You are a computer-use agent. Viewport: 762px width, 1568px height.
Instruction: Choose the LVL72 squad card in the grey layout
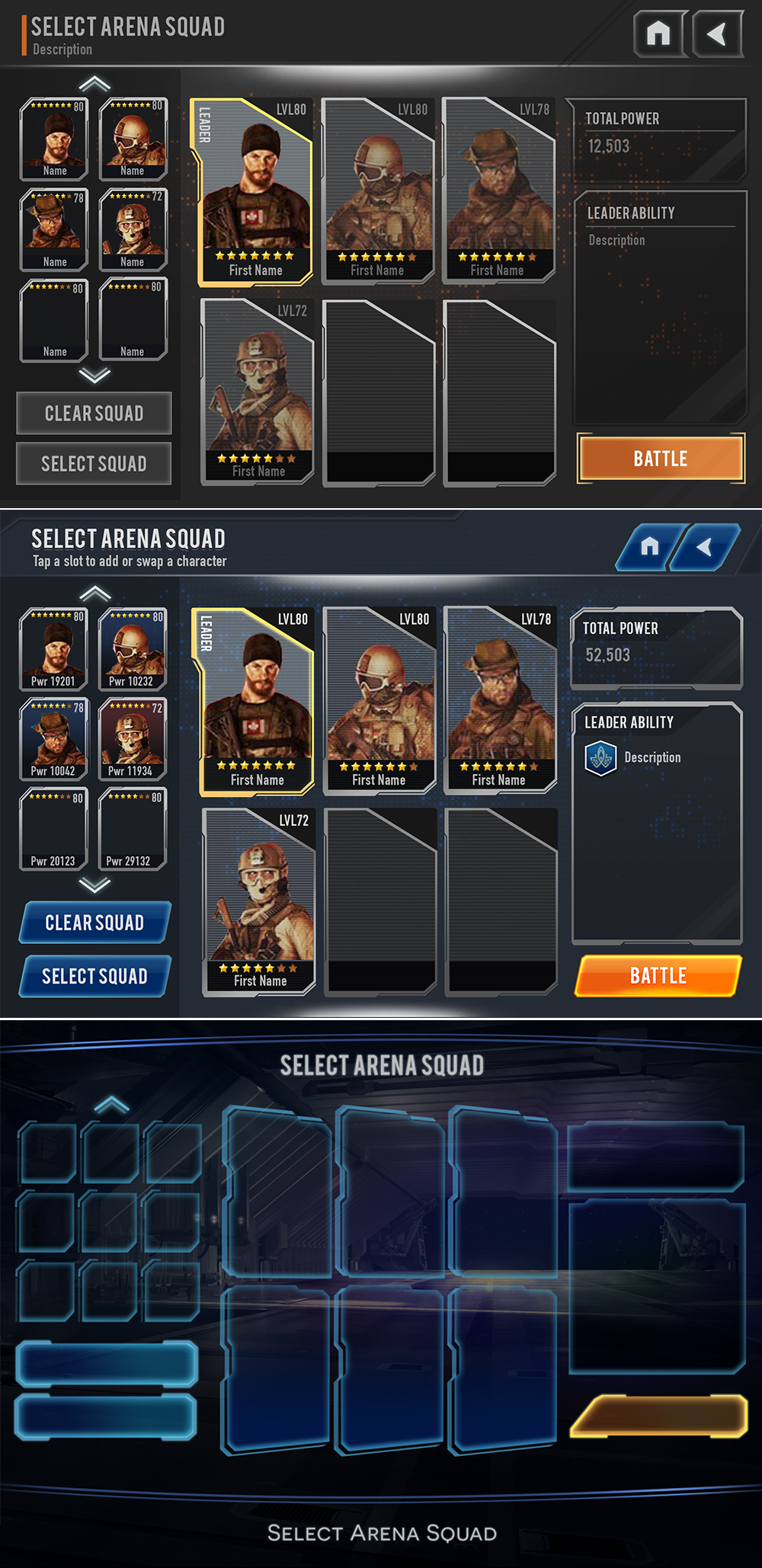258,392
